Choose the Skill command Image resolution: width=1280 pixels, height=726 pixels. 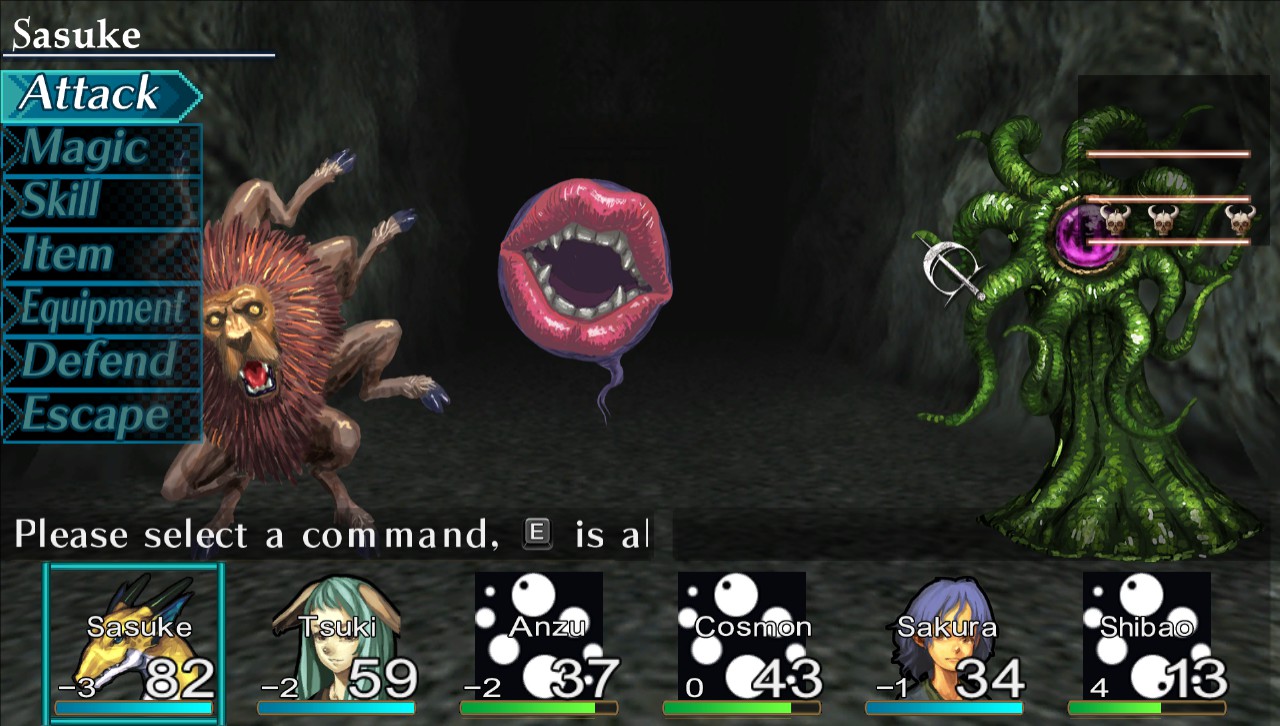(x=65, y=201)
